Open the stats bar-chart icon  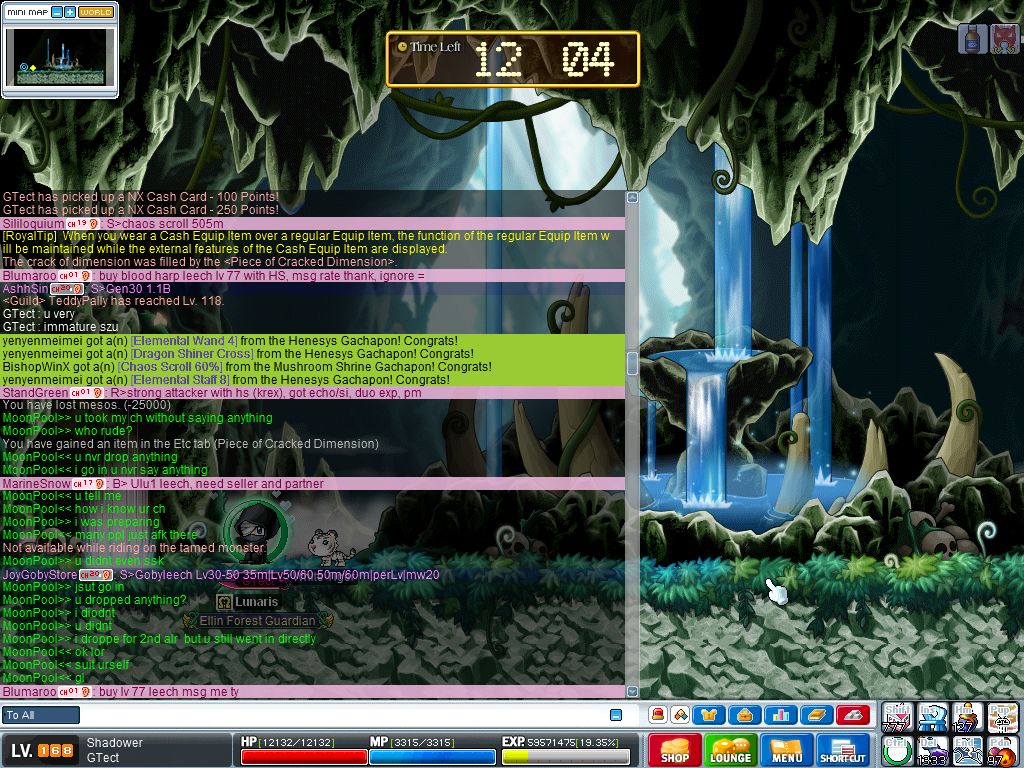pyautogui.click(x=781, y=715)
